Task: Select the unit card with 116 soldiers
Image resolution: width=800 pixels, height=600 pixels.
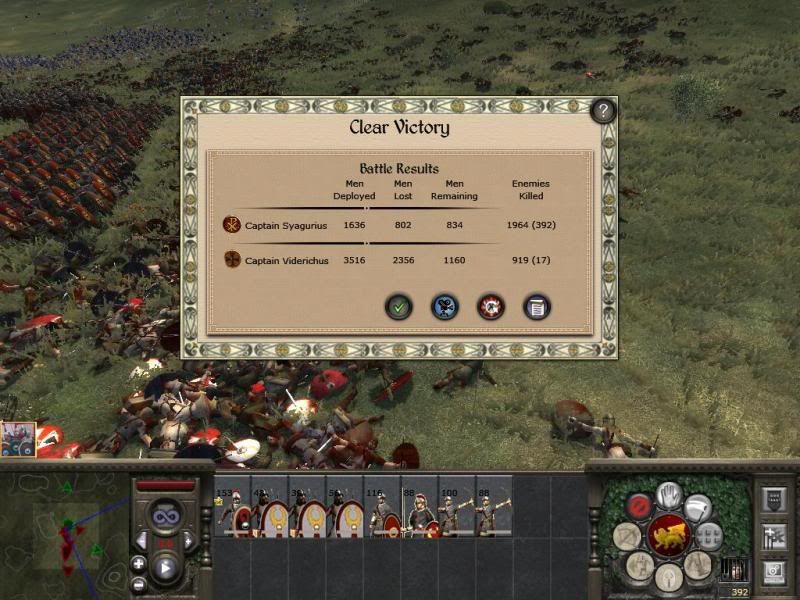Action: (382, 507)
